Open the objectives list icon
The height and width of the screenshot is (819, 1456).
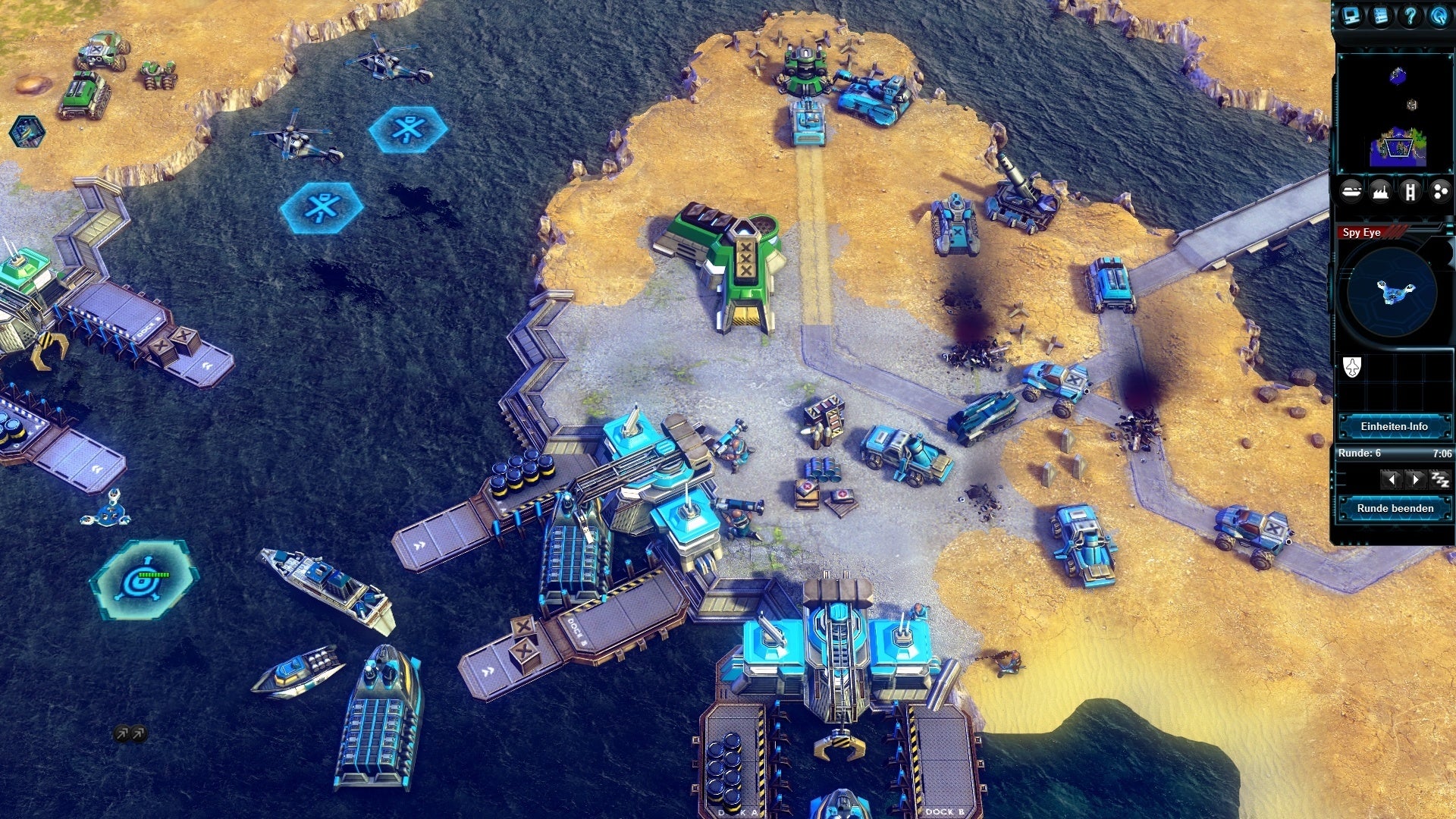tap(1380, 16)
